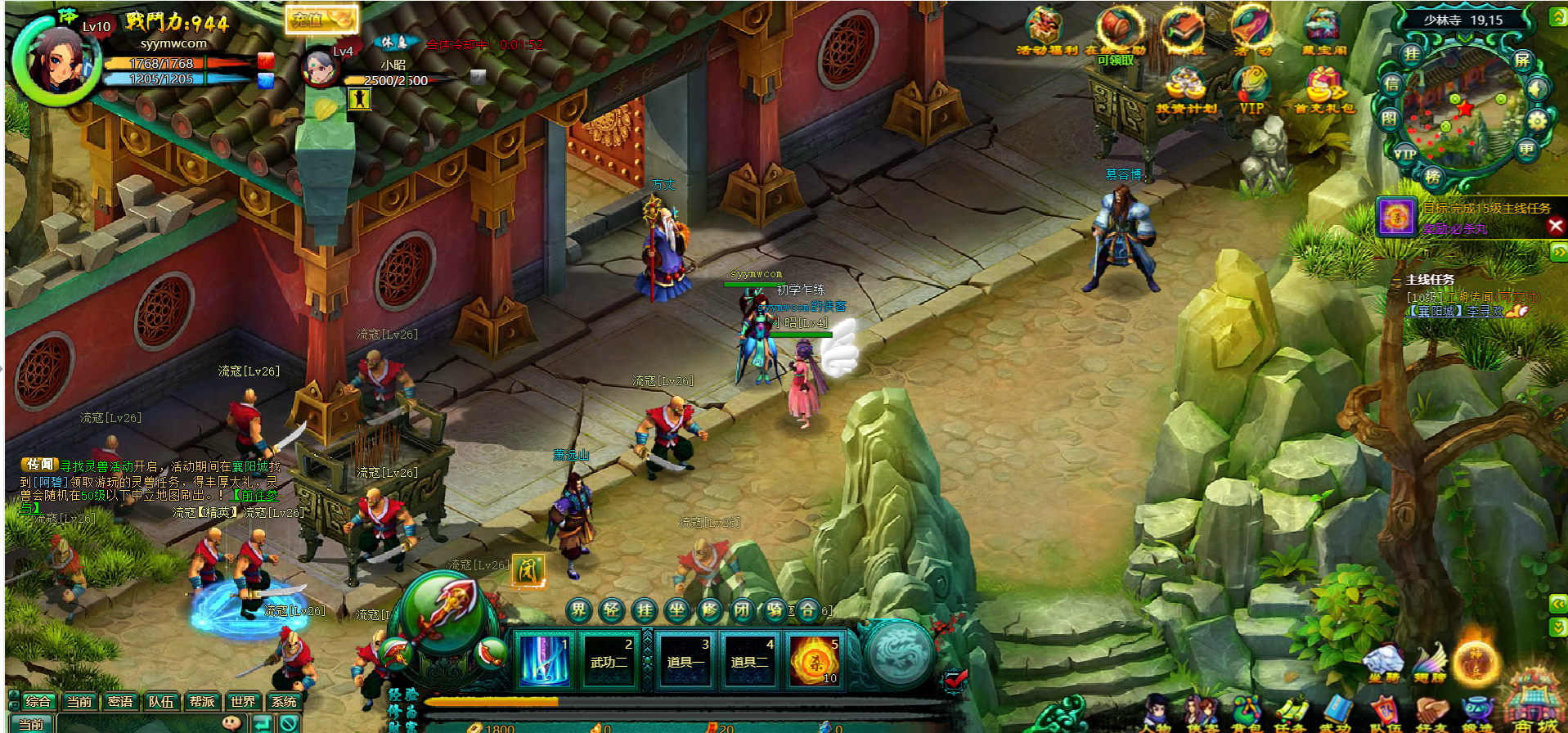Activate the blue sword skill in slot 1
The image size is (1568, 733).
pyautogui.click(x=545, y=660)
